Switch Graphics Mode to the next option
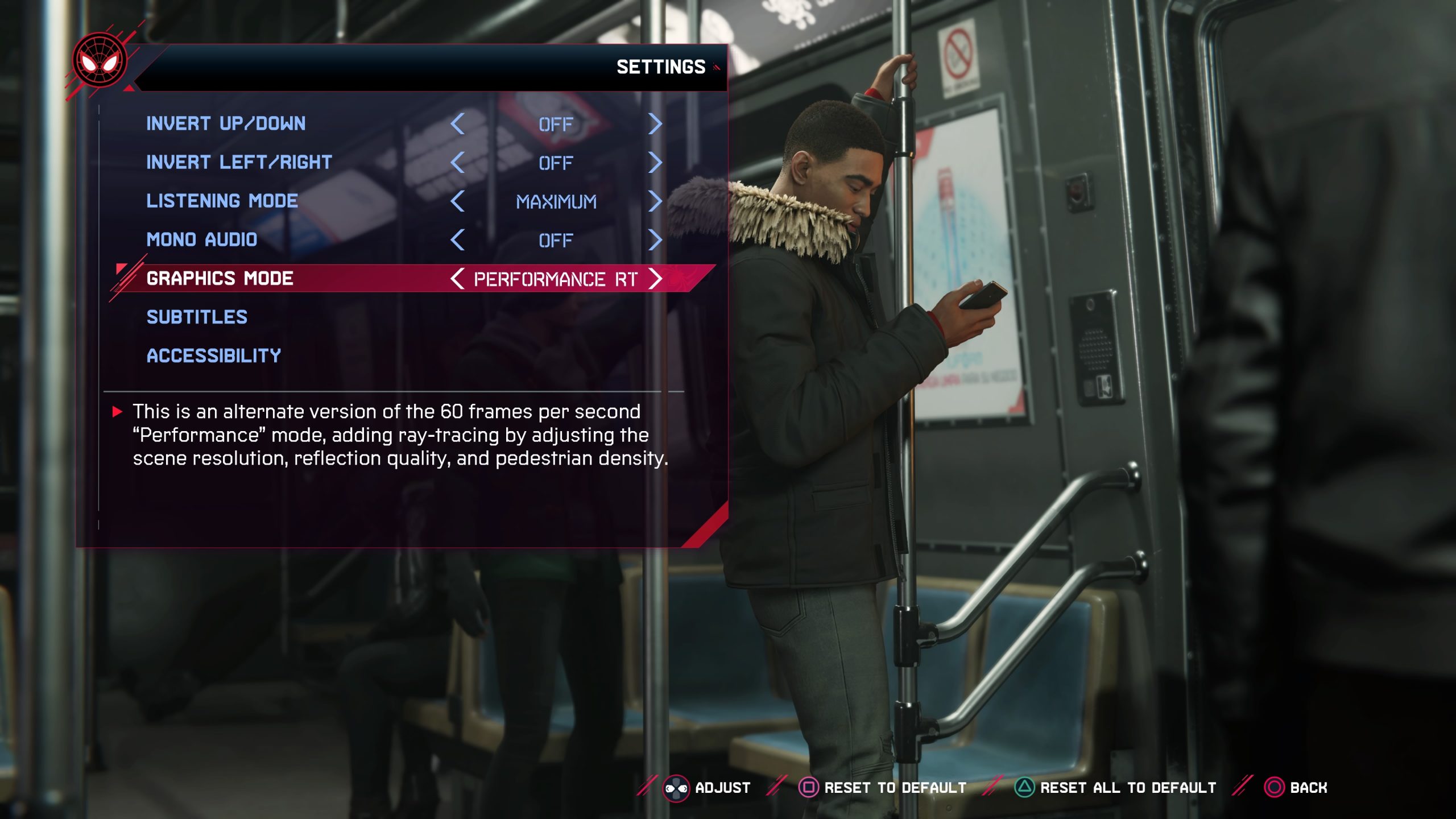 pyautogui.click(x=655, y=279)
